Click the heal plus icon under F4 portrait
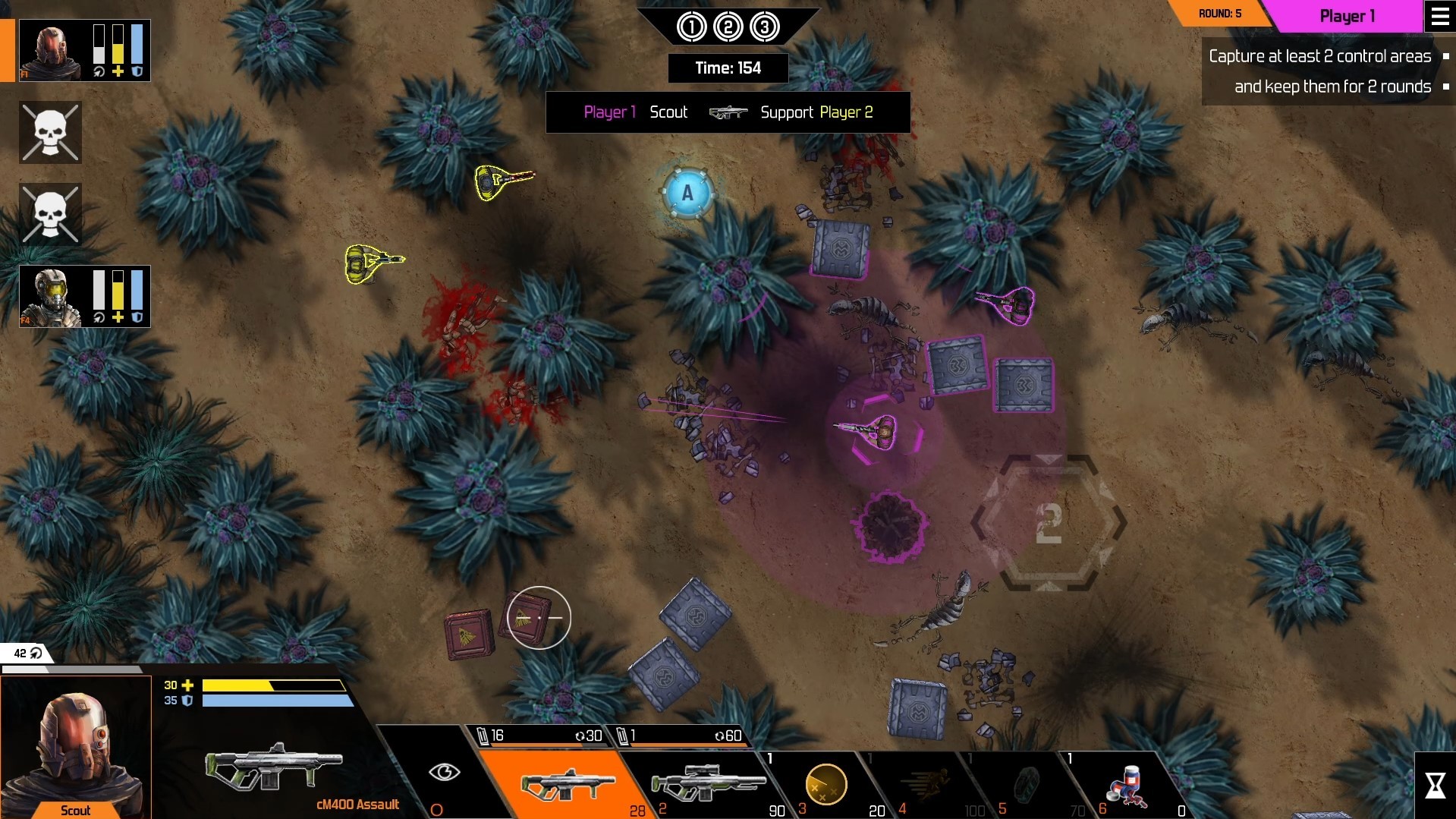Image resolution: width=1456 pixels, height=819 pixels. click(x=117, y=319)
